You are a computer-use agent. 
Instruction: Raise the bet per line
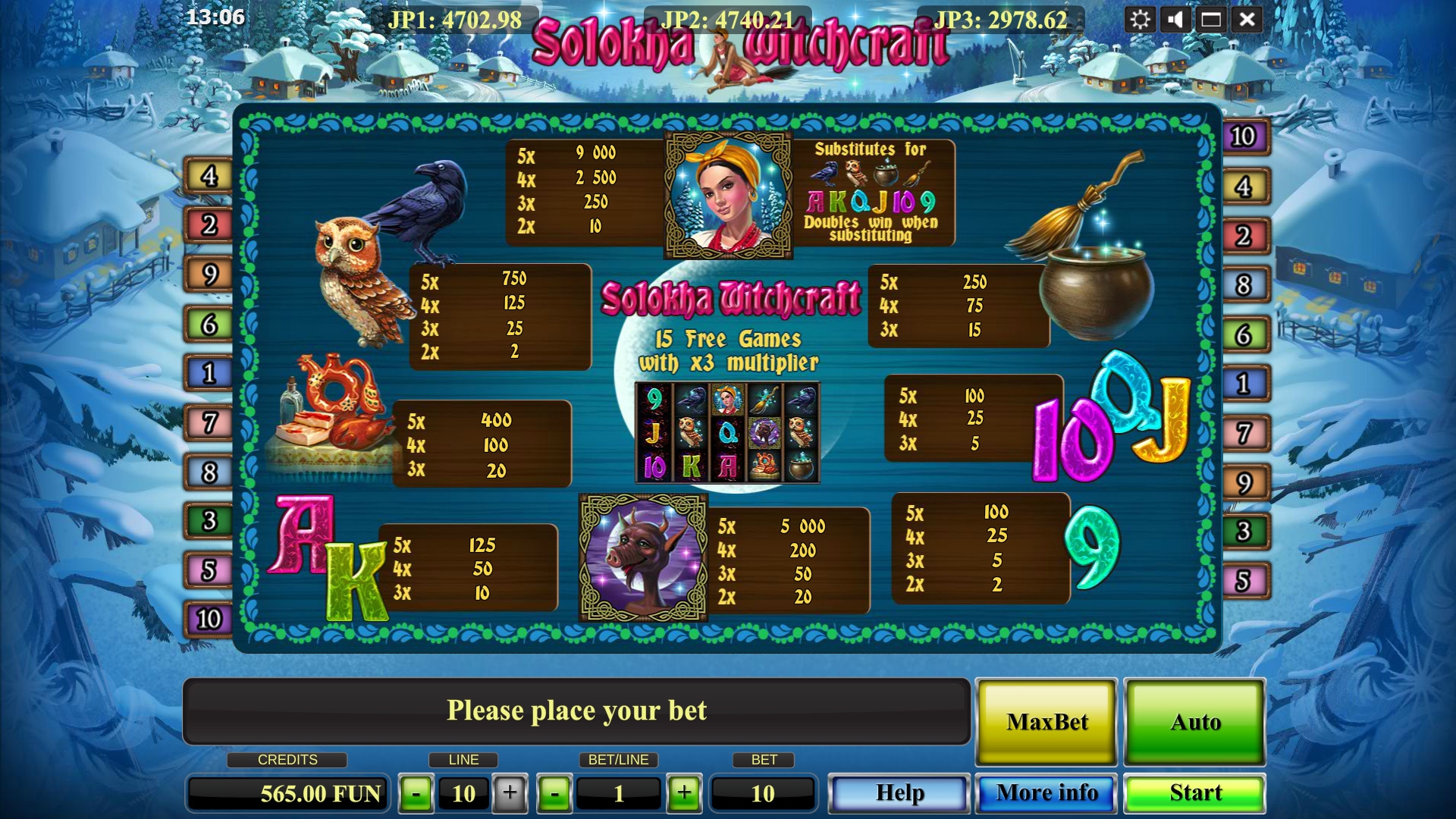pos(684,793)
